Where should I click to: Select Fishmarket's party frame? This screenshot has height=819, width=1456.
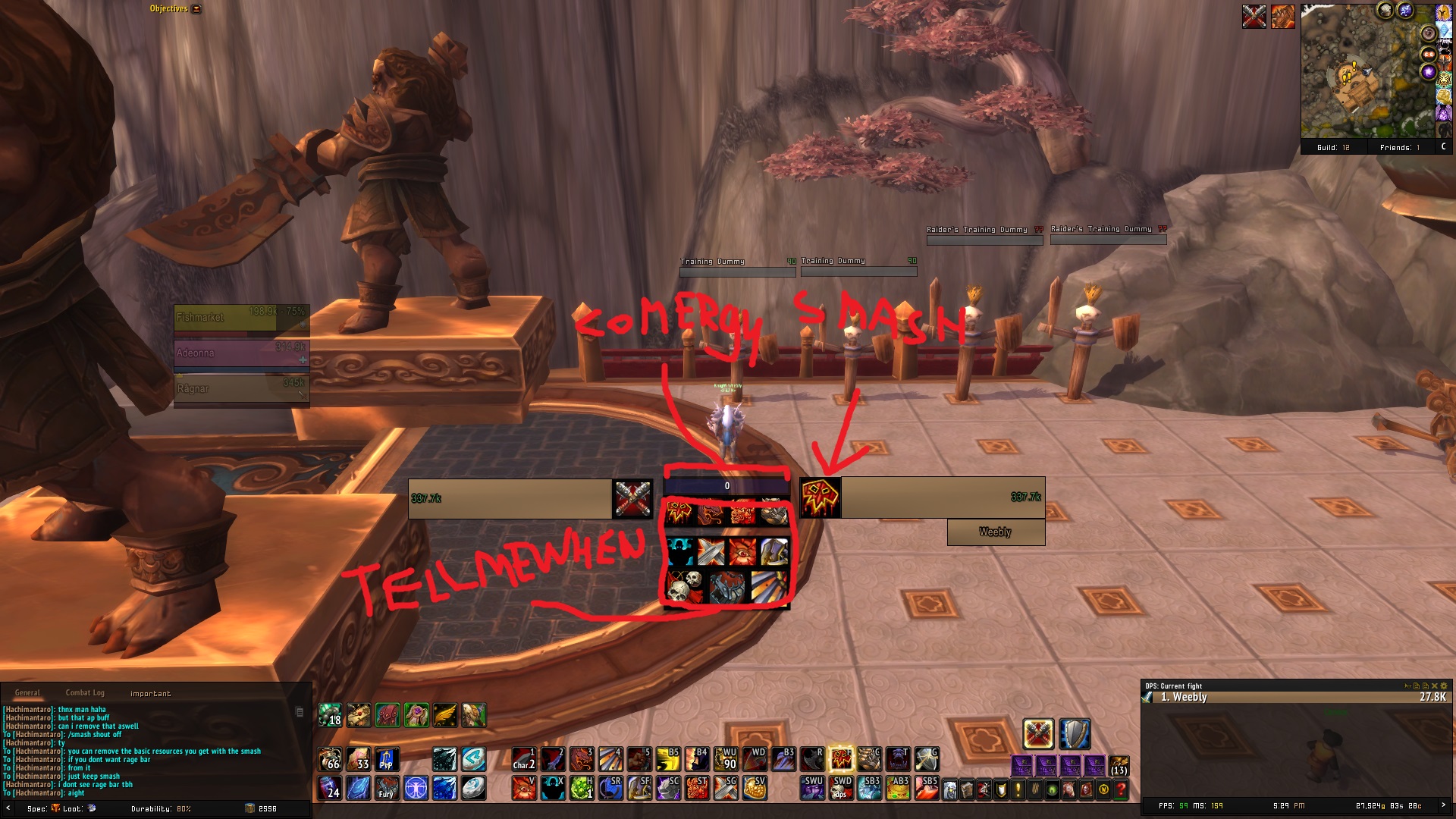241,318
